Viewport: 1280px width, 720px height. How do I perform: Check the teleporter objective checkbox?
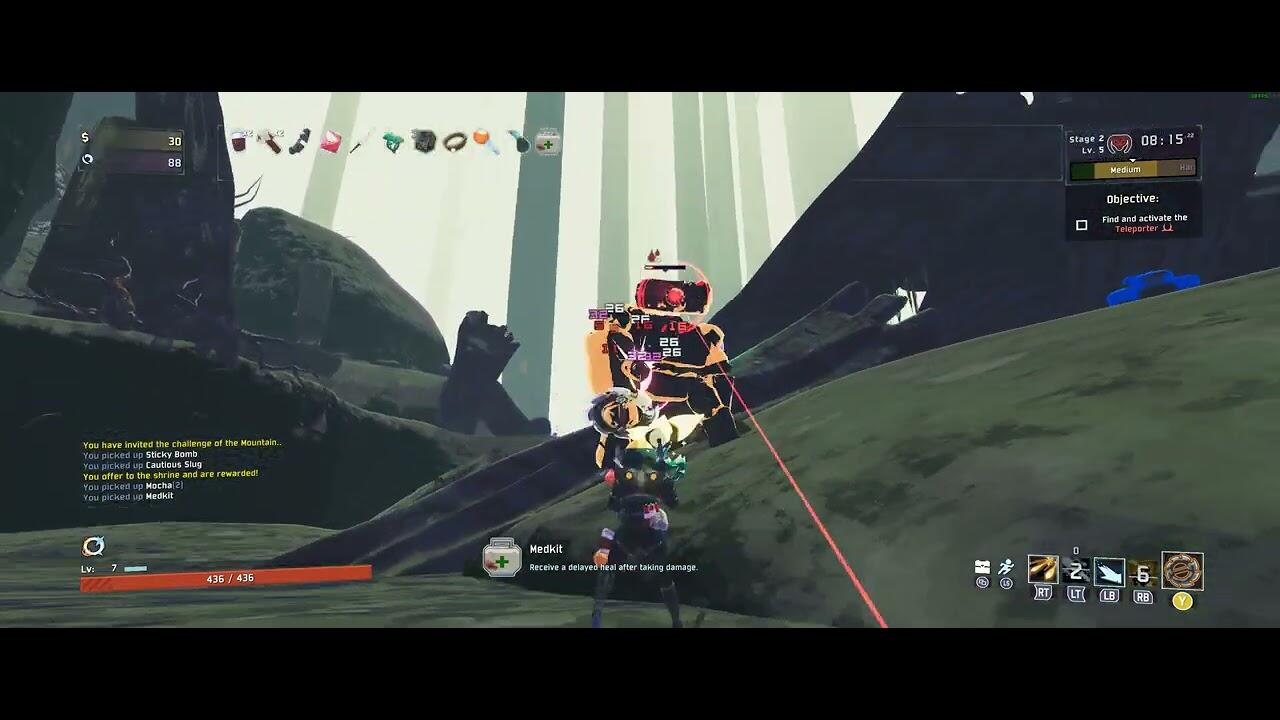tap(1081, 225)
